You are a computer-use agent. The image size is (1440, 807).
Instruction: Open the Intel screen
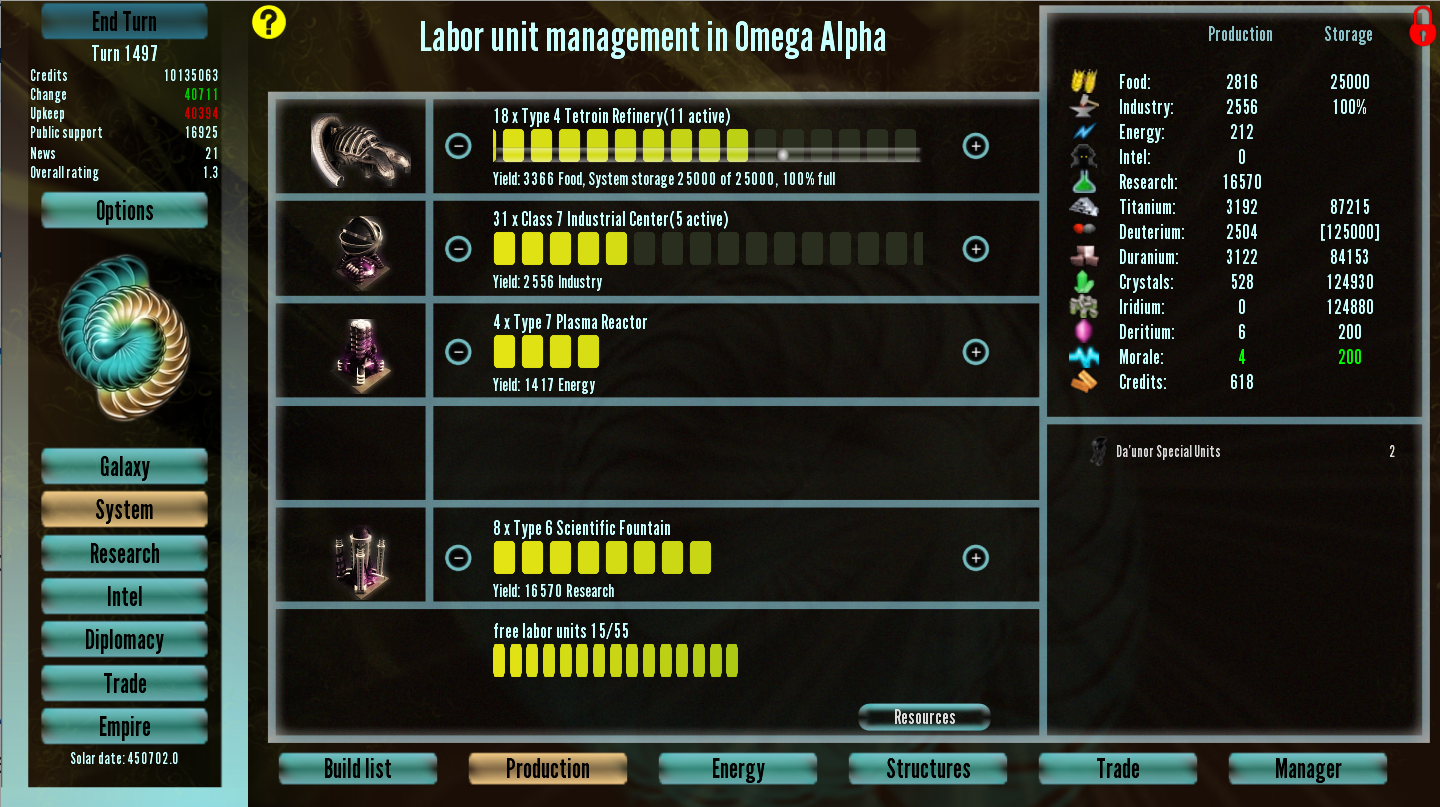coord(124,597)
